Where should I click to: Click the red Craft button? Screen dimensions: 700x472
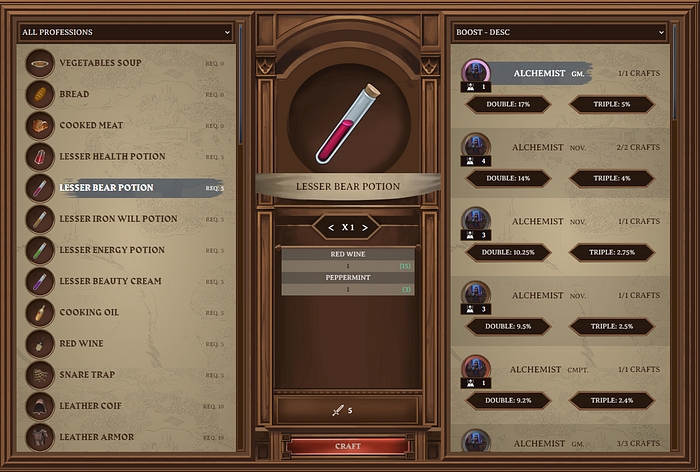[348, 446]
